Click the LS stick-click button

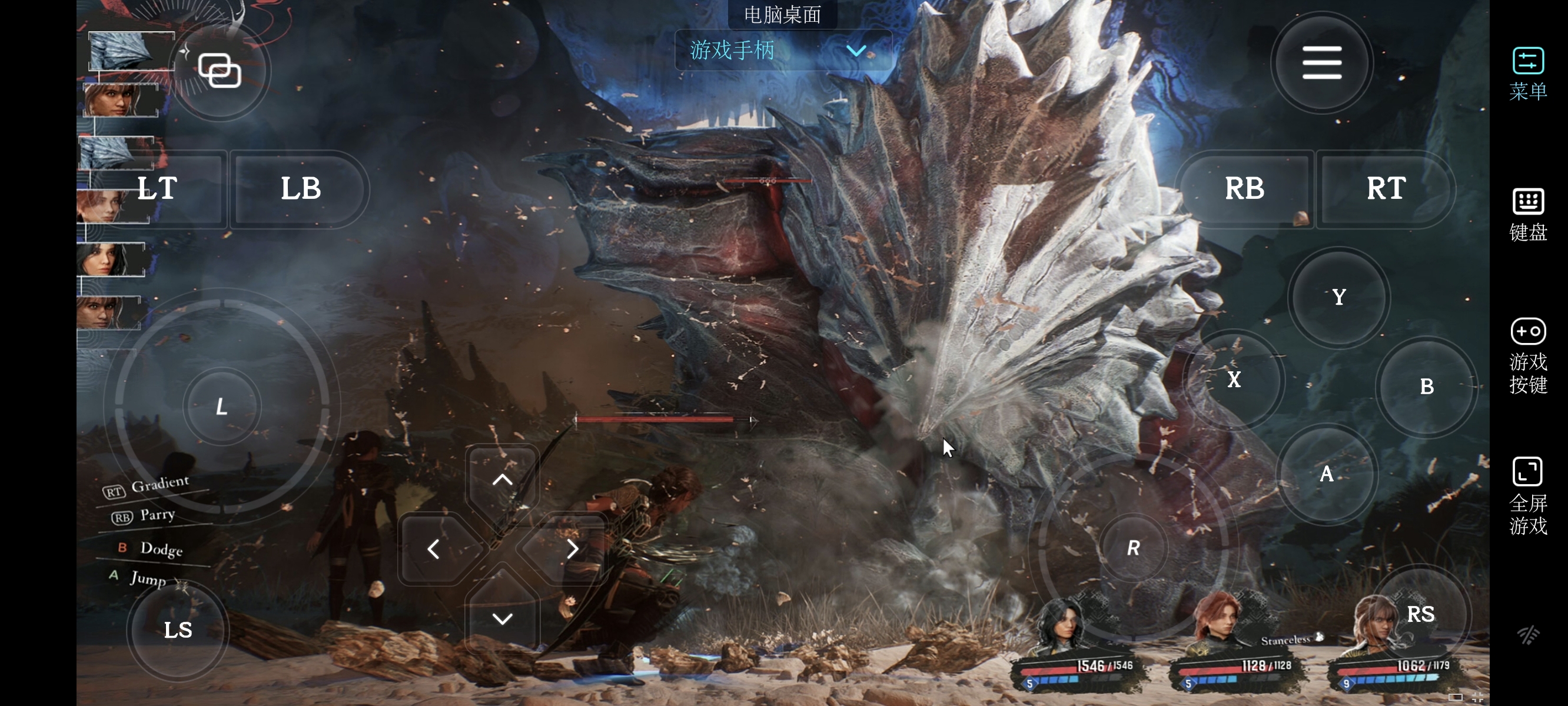[178, 630]
